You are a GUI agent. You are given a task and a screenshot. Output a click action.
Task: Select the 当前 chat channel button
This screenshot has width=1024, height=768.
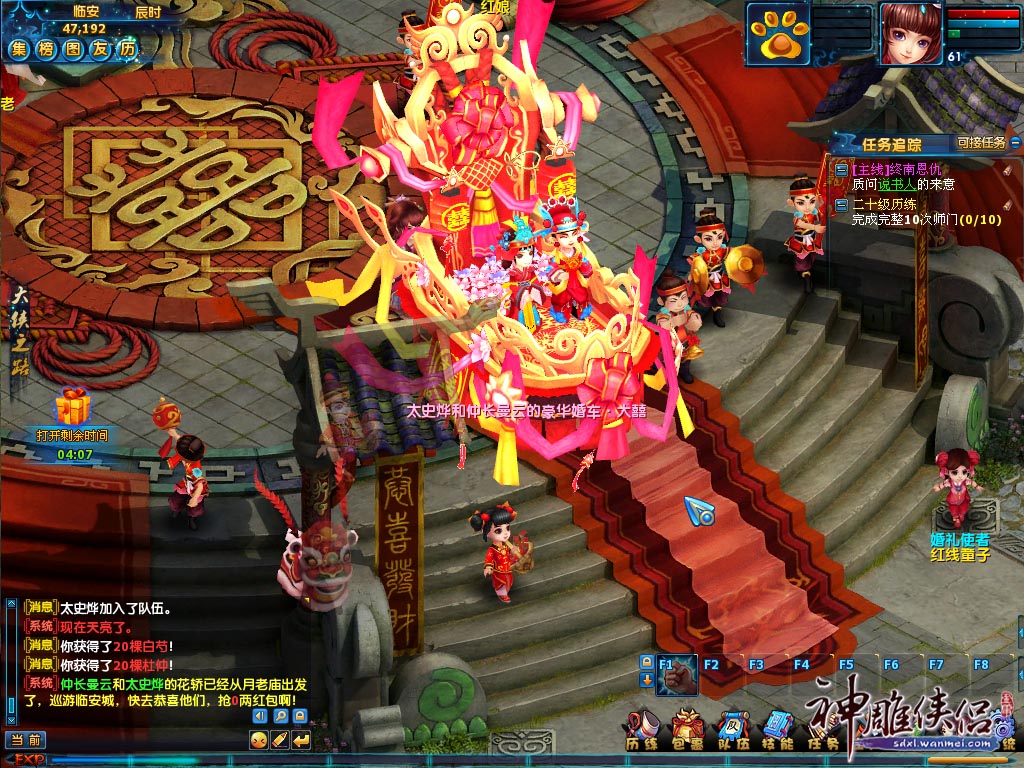27,740
